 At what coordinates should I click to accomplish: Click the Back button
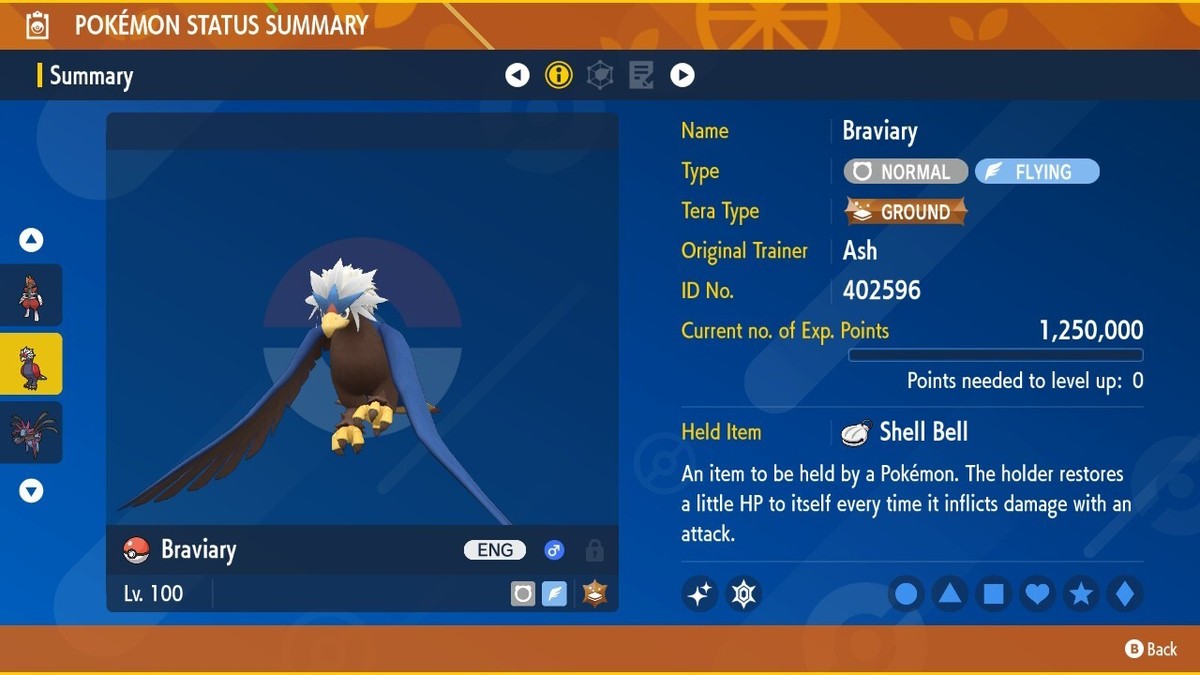(1152, 649)
